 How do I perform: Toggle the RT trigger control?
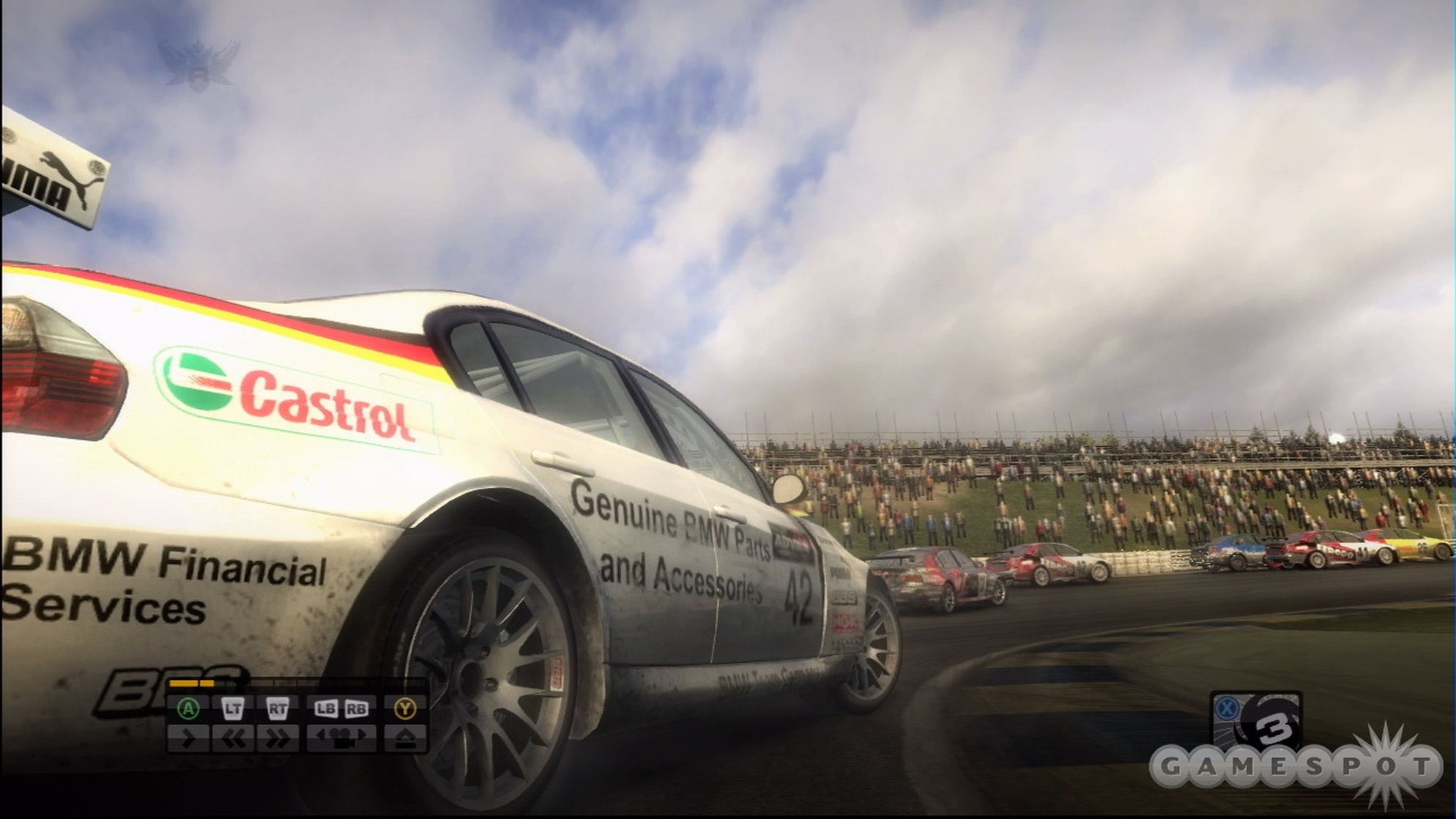point(278,708)
